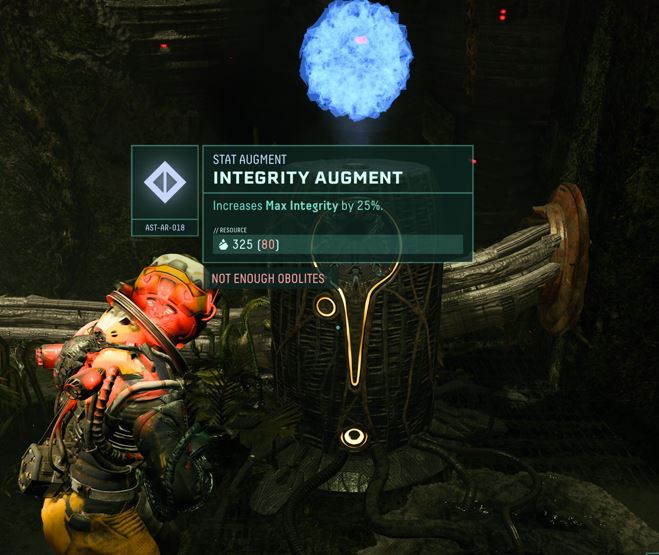Click the Integrity Augment item title

click(308, 178)
